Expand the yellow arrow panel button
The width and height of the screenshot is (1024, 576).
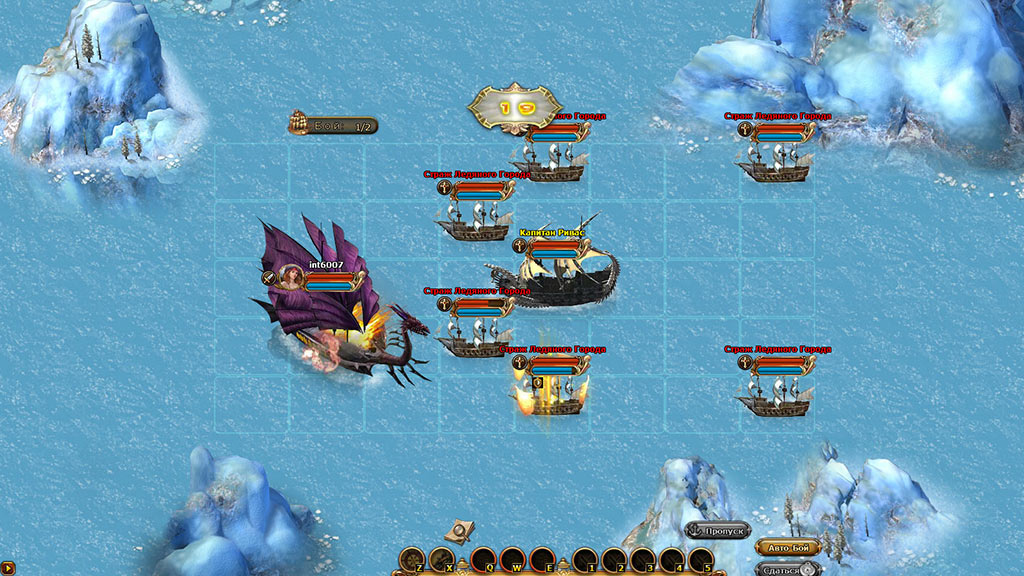(7, 568)
